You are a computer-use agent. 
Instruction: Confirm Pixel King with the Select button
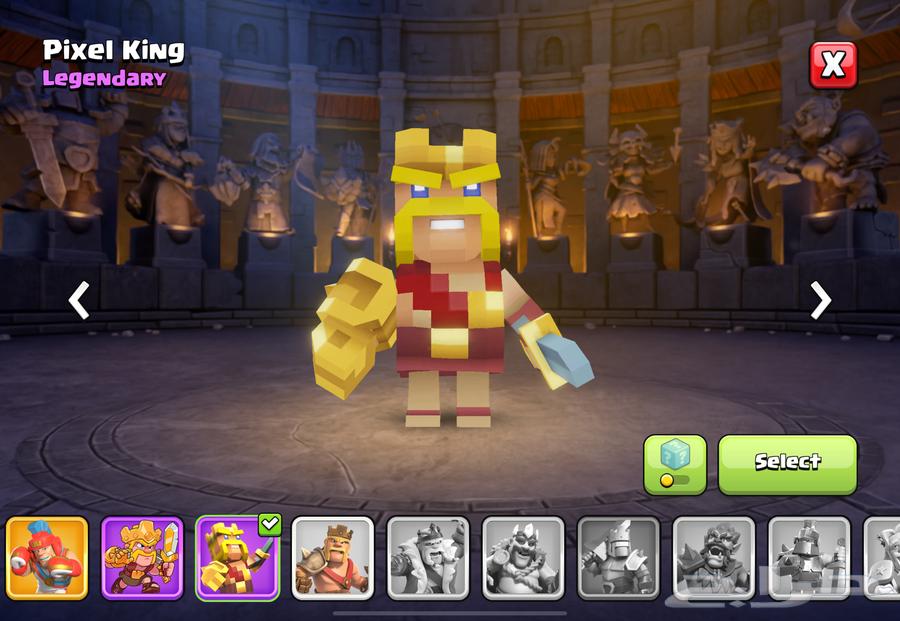(x=787, y=463)
